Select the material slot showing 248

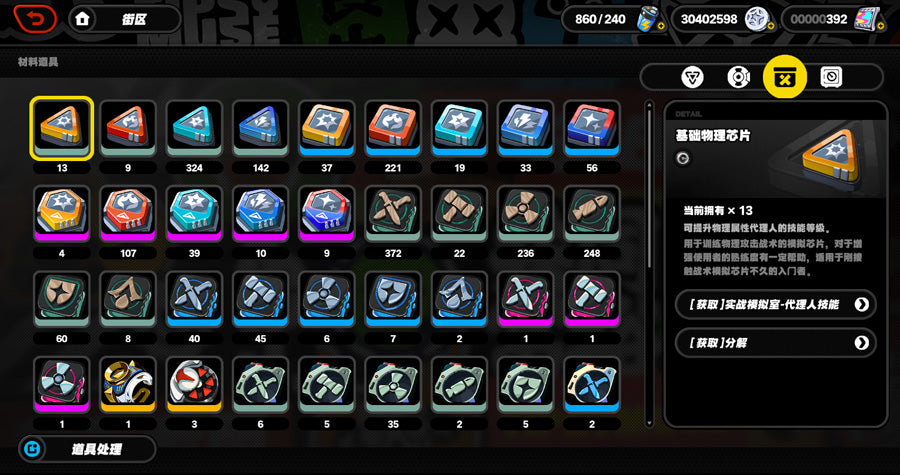[591, 212]
